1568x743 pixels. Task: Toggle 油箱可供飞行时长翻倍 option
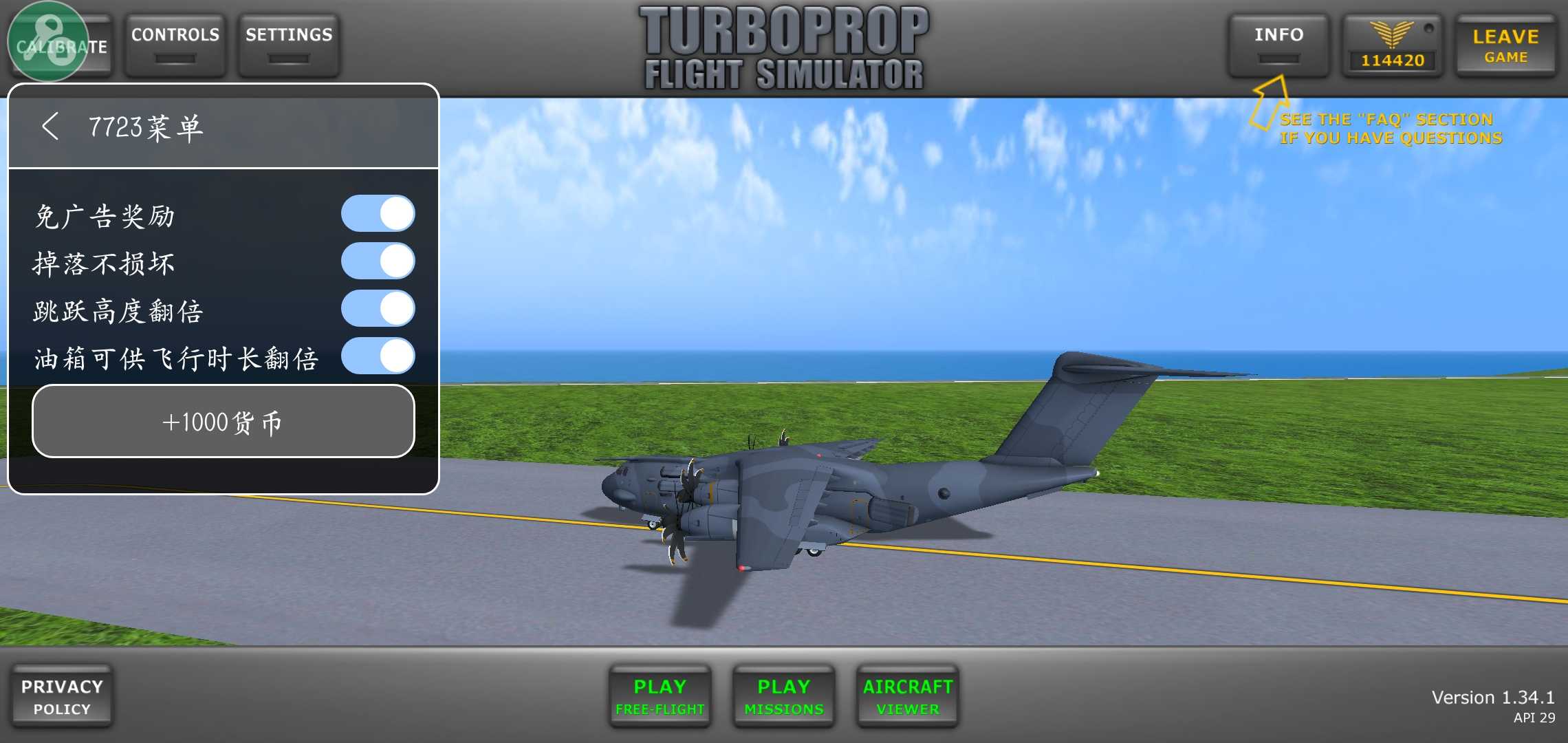coord(378,356)
